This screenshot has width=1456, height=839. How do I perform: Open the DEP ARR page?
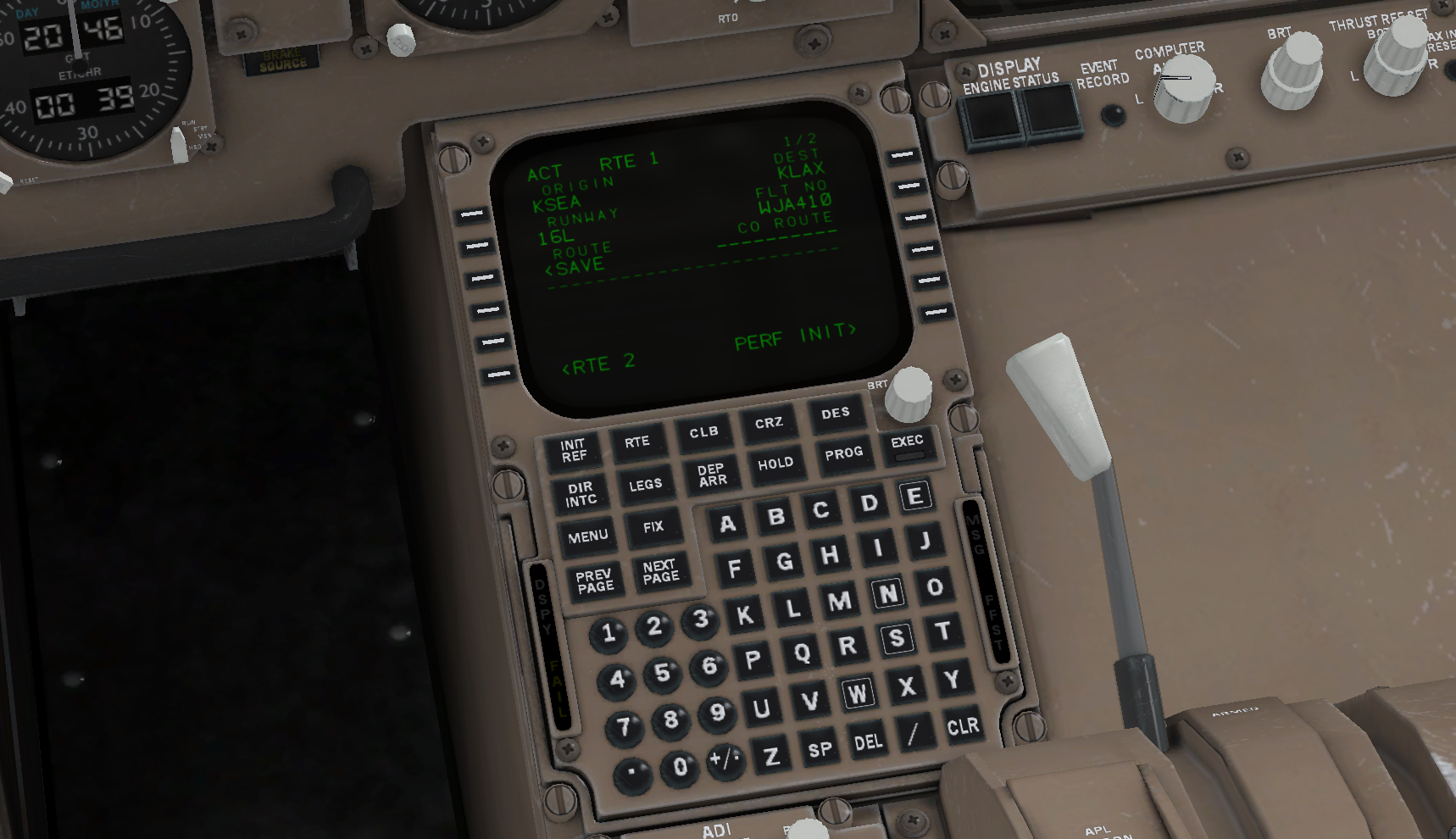(x=712, y=475)
